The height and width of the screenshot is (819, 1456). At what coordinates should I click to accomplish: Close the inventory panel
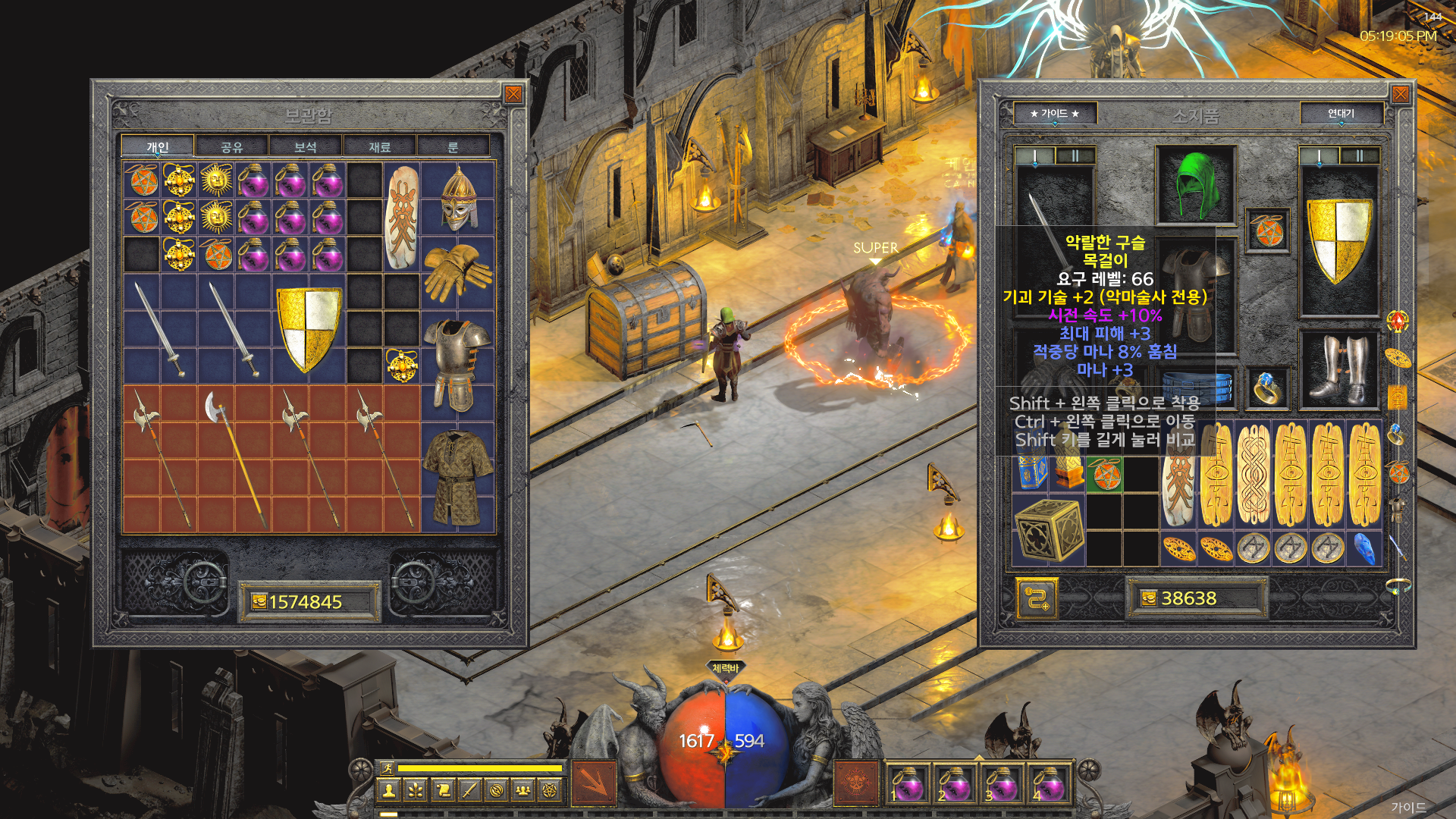1400,94
